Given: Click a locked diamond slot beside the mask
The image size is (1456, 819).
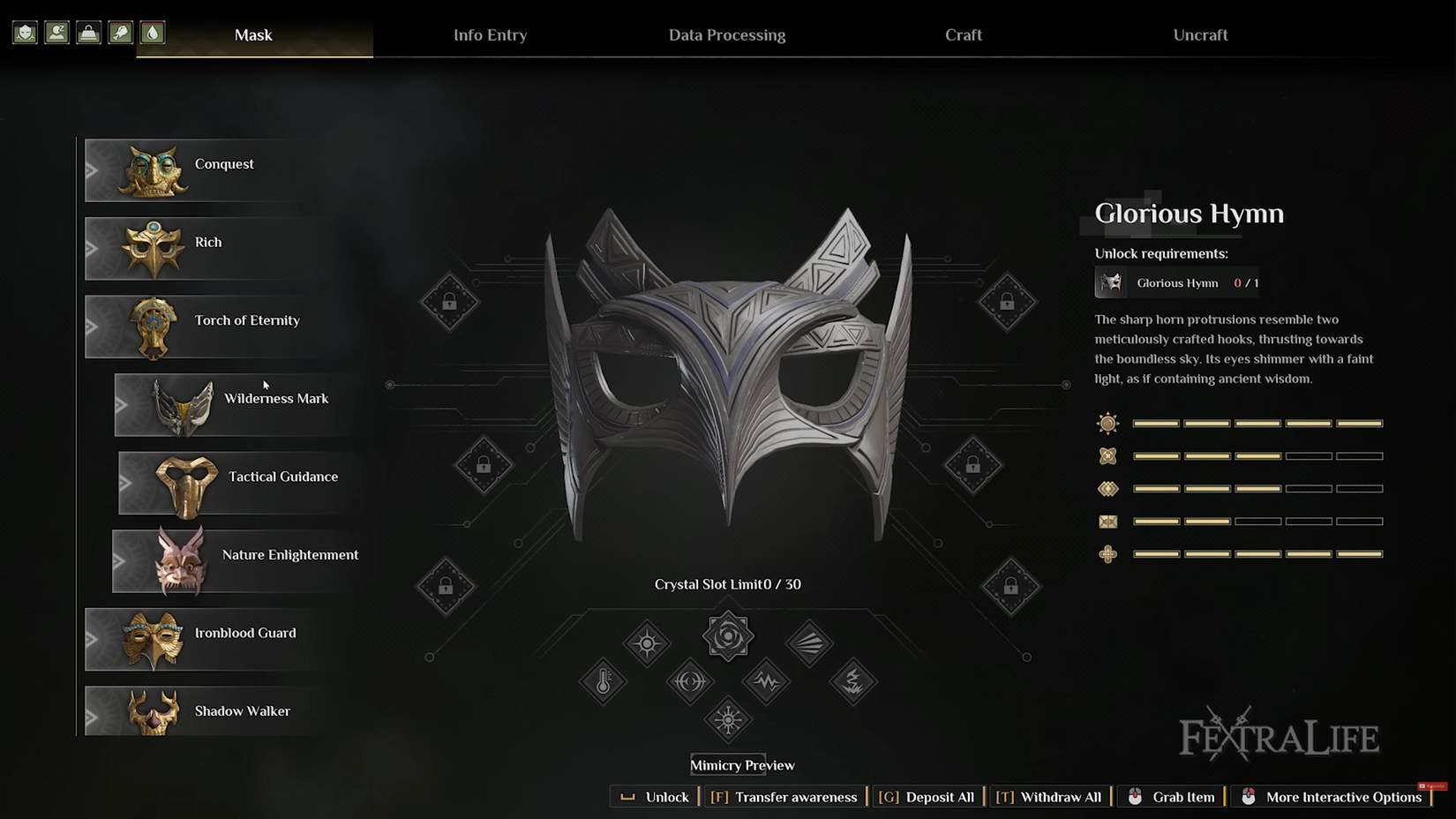Looking at the screenshot, I should [x=449, y=301].
